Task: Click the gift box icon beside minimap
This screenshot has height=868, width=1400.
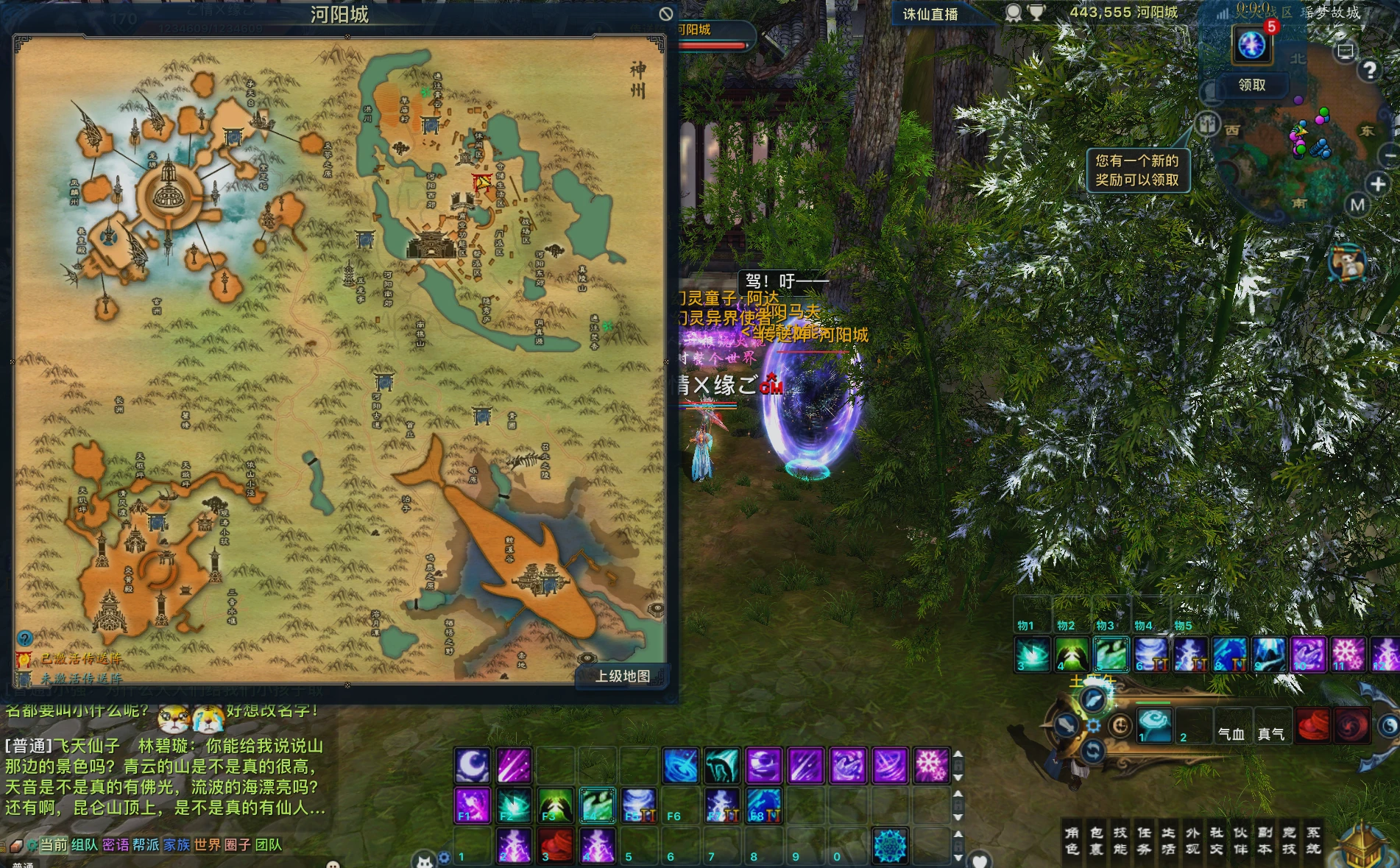Action: tap(1207, 124)
